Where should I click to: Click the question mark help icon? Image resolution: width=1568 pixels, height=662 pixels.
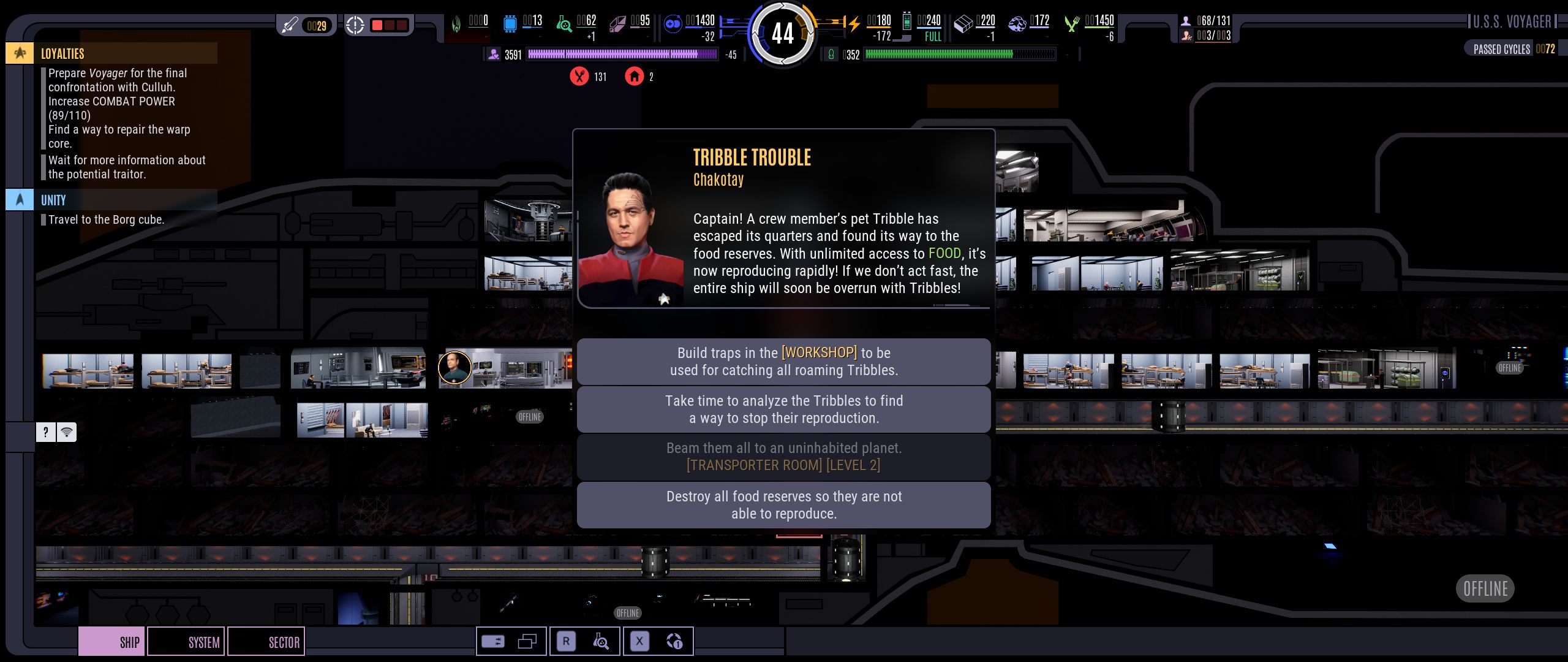(x=45, y=432)
